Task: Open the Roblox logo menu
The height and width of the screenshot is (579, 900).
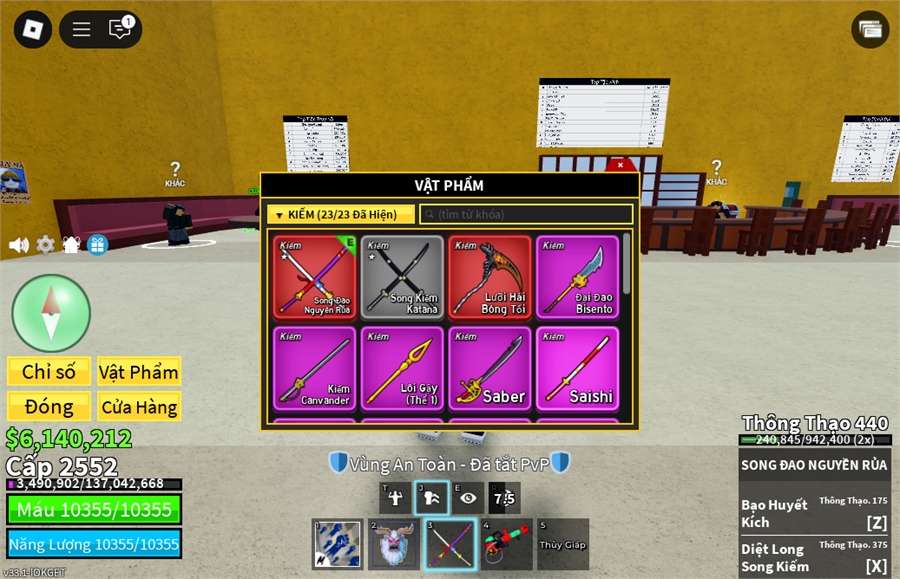Action: (32, 29)
